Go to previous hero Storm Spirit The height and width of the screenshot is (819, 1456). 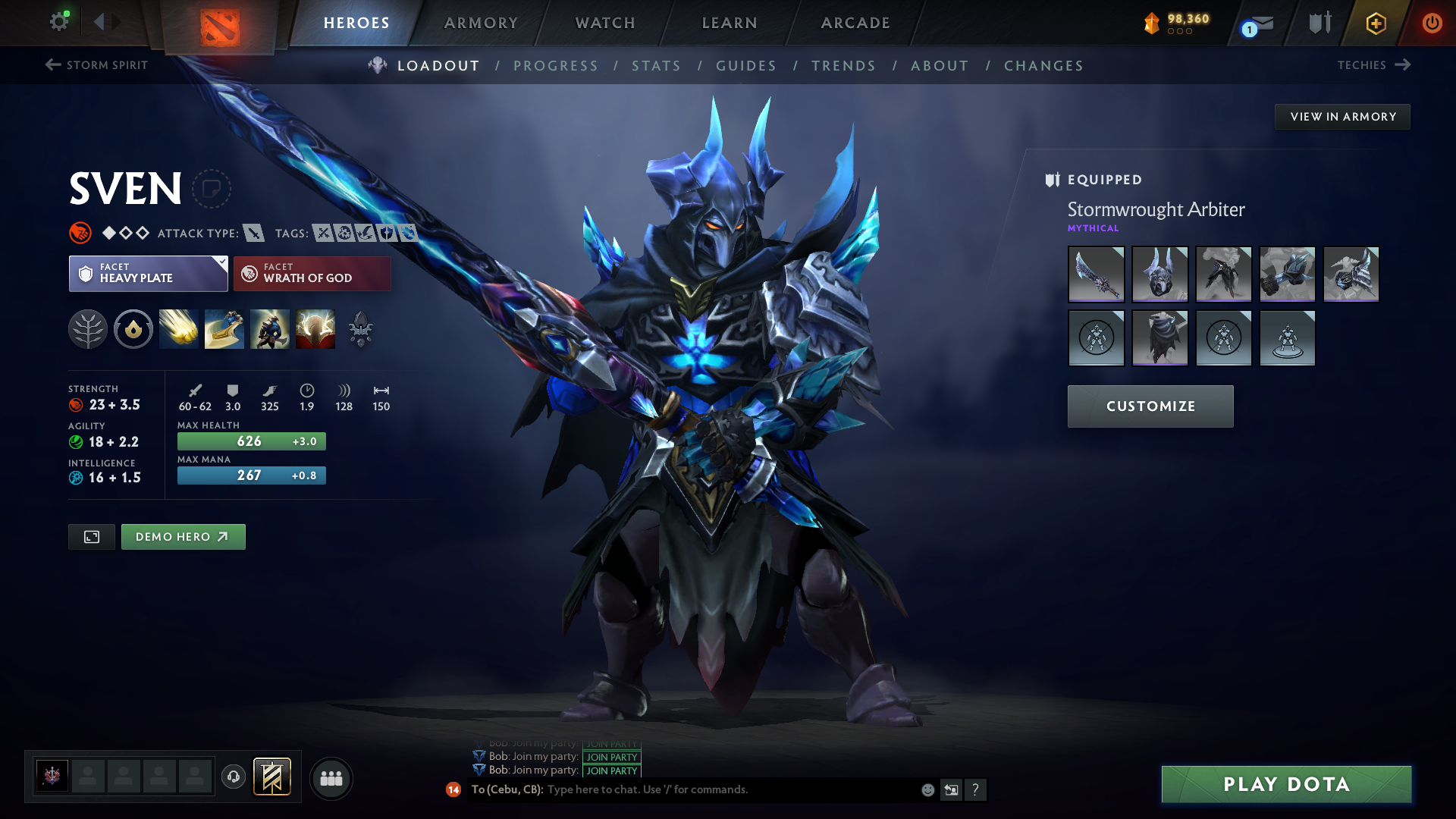point(96,65)
